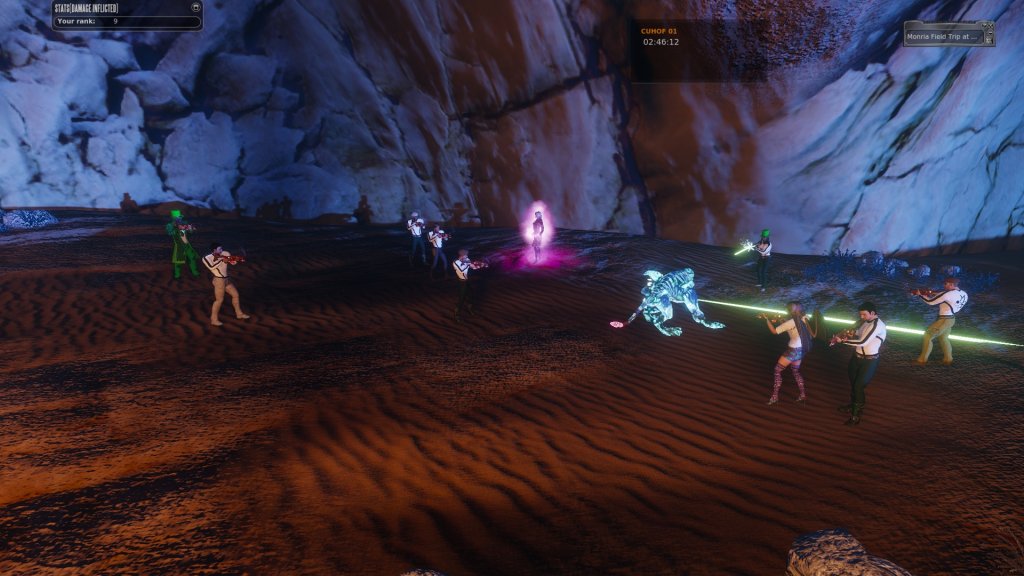Minimize the Monria Field Trip panel
Screen dimensions: 1024x576
[x=990, y=33]
